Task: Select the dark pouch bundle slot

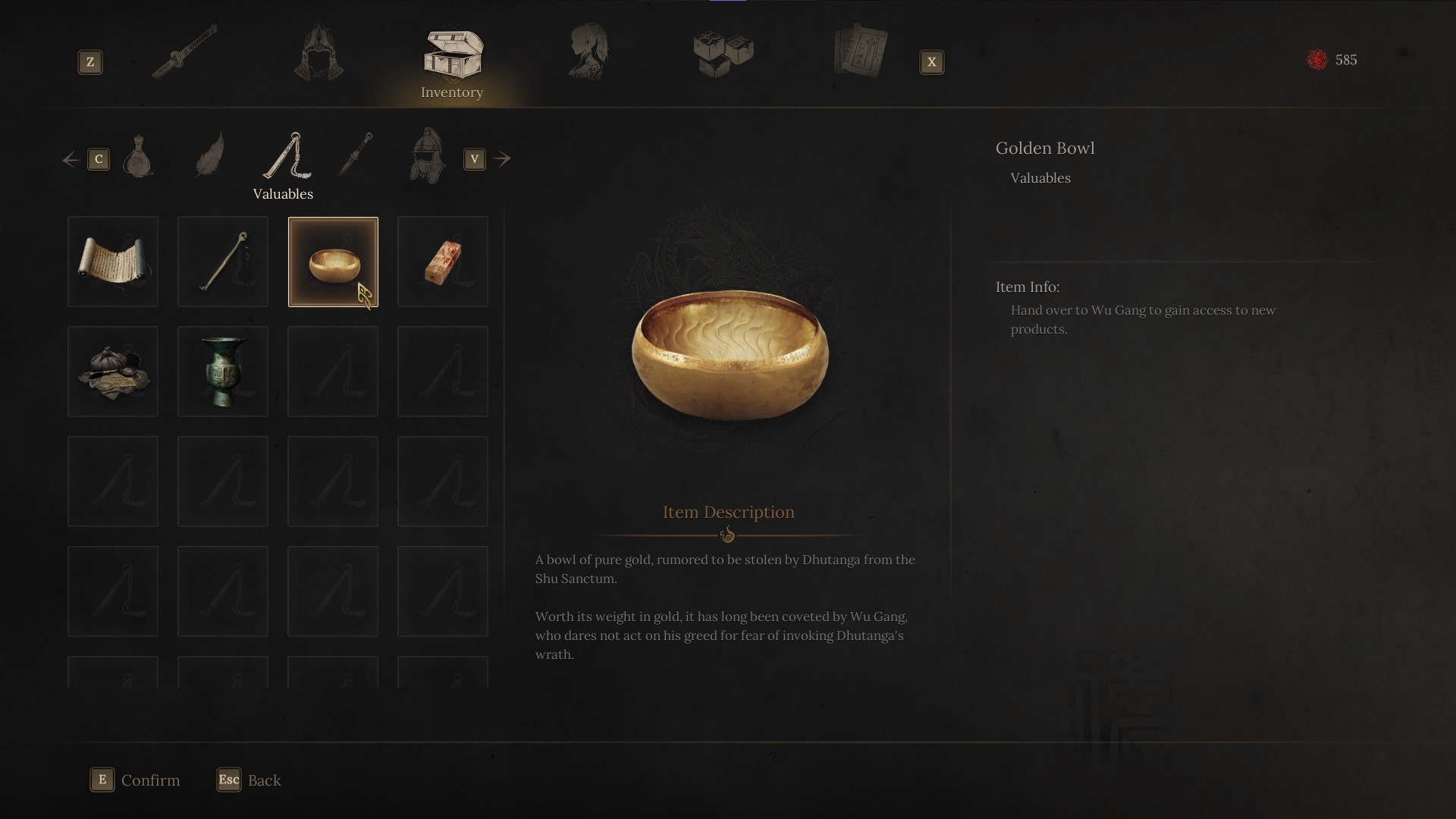Action: (113, 372)
